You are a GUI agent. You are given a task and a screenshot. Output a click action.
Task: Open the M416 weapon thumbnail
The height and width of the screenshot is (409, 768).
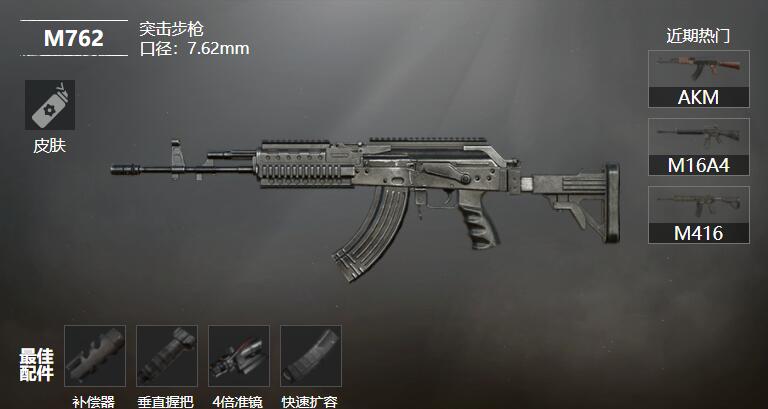(x=698, y=215)
